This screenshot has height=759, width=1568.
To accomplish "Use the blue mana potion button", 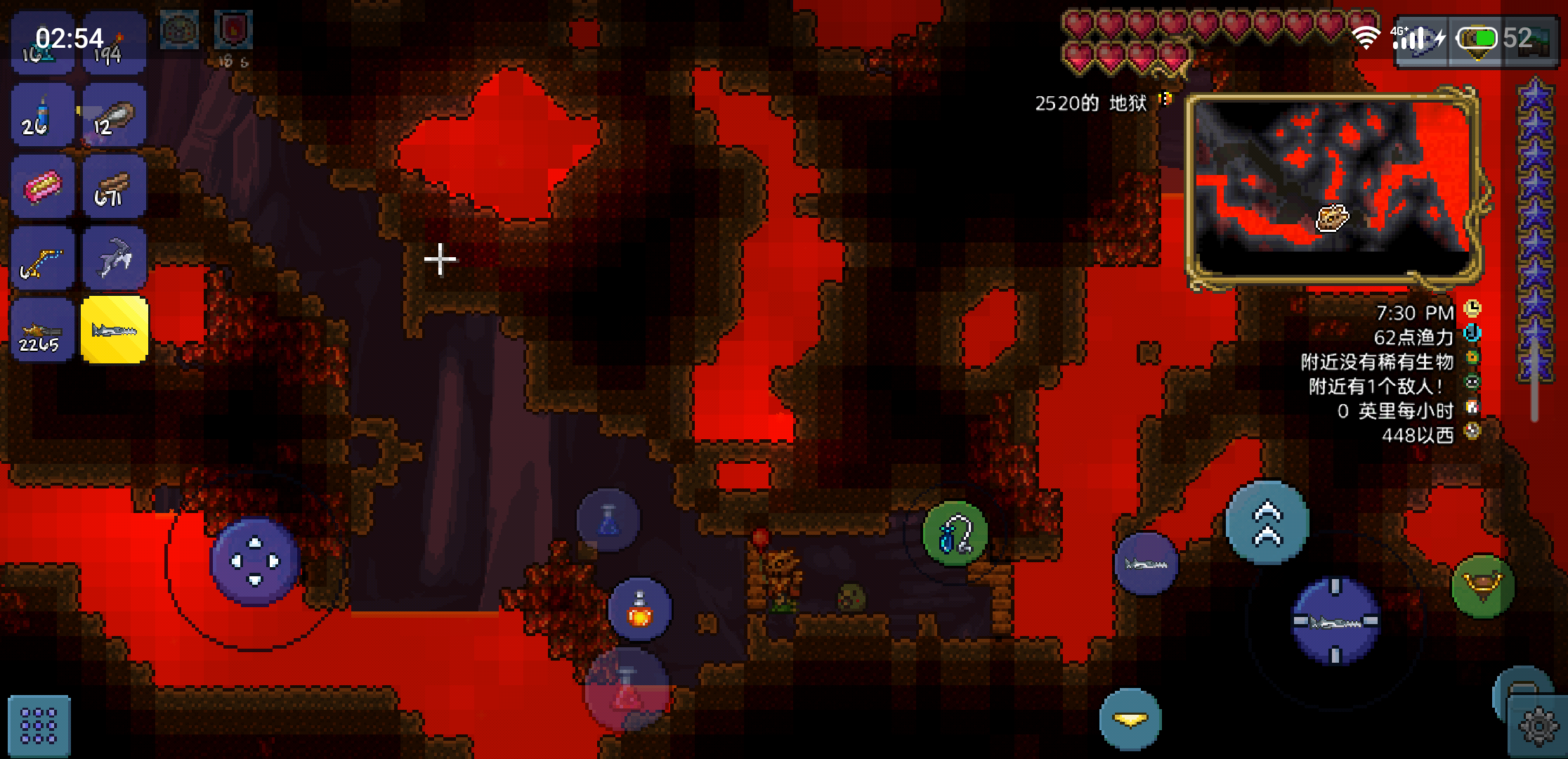I will [x=608, y=520].
